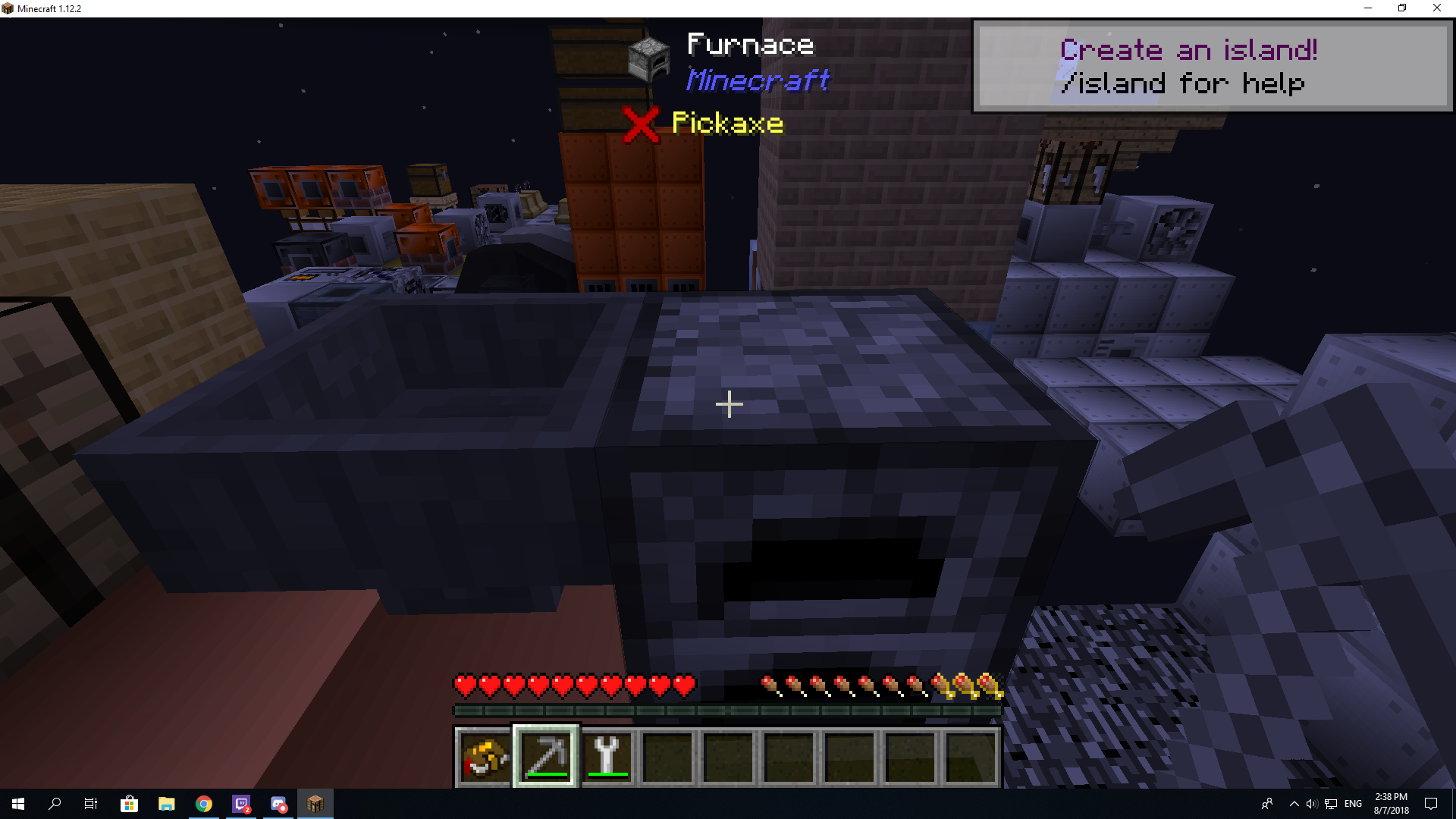The height and width of the screenshot is (819, 1456).
Task: Click the furnace icon above the Furnace label
Action: [649, 61]
